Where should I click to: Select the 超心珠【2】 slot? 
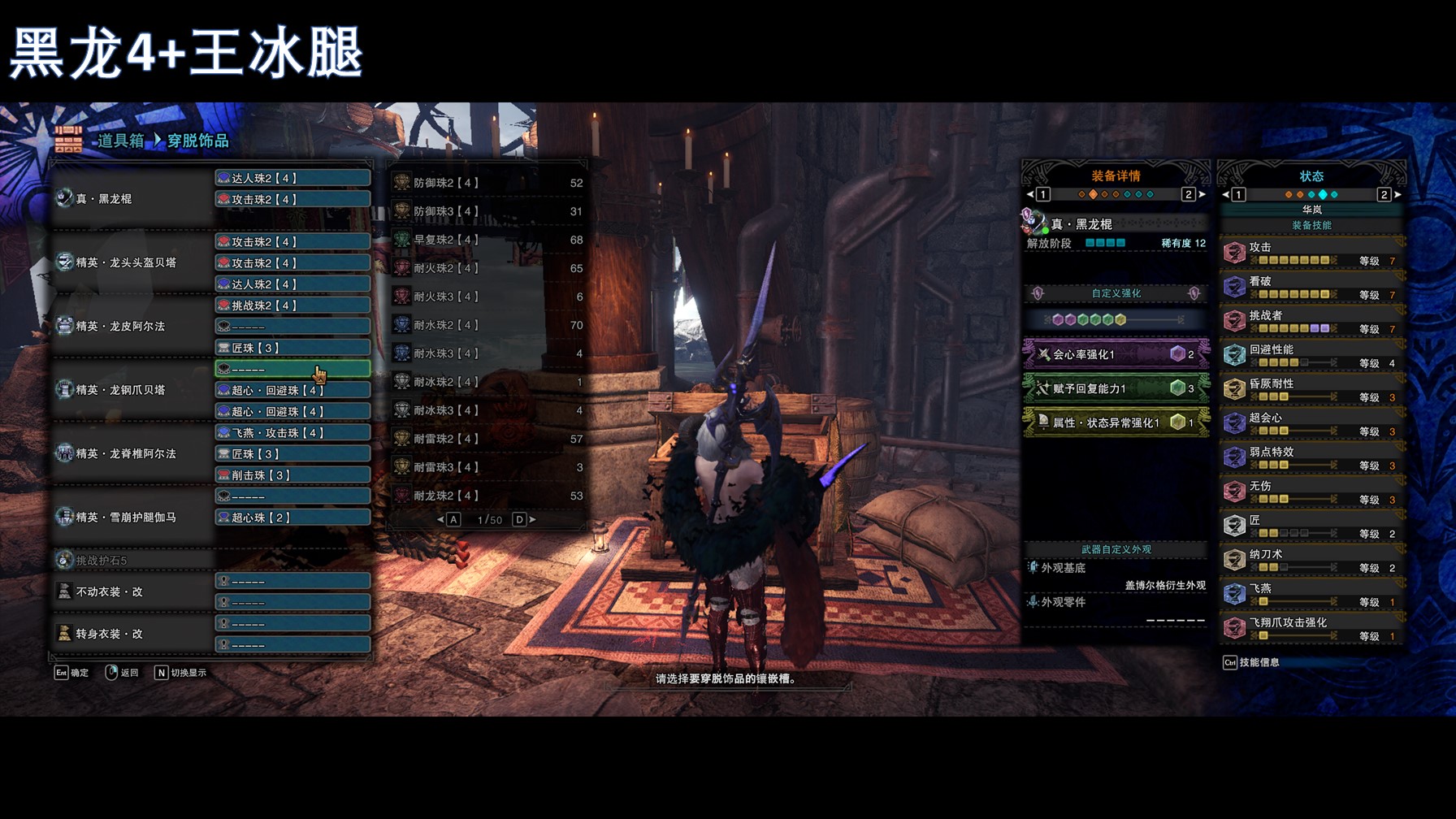click(x=292, y=518)
